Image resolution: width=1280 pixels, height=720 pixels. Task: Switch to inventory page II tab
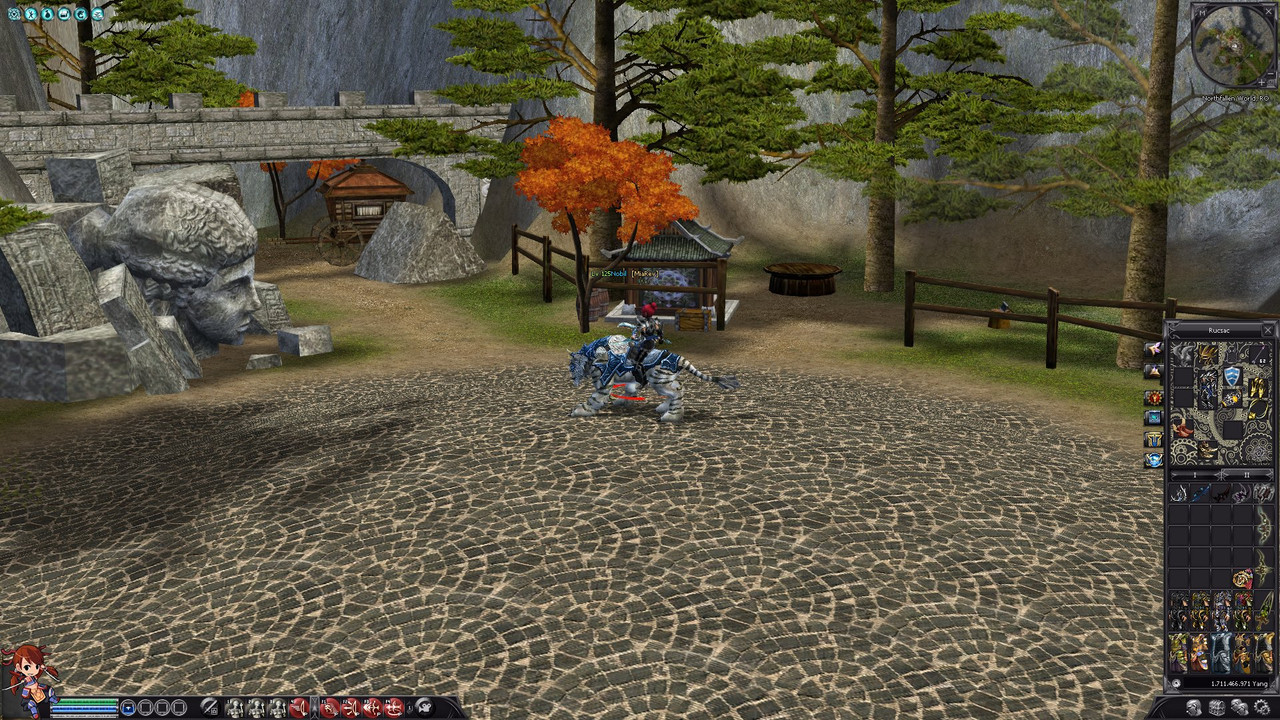(x=1247, y=475)
